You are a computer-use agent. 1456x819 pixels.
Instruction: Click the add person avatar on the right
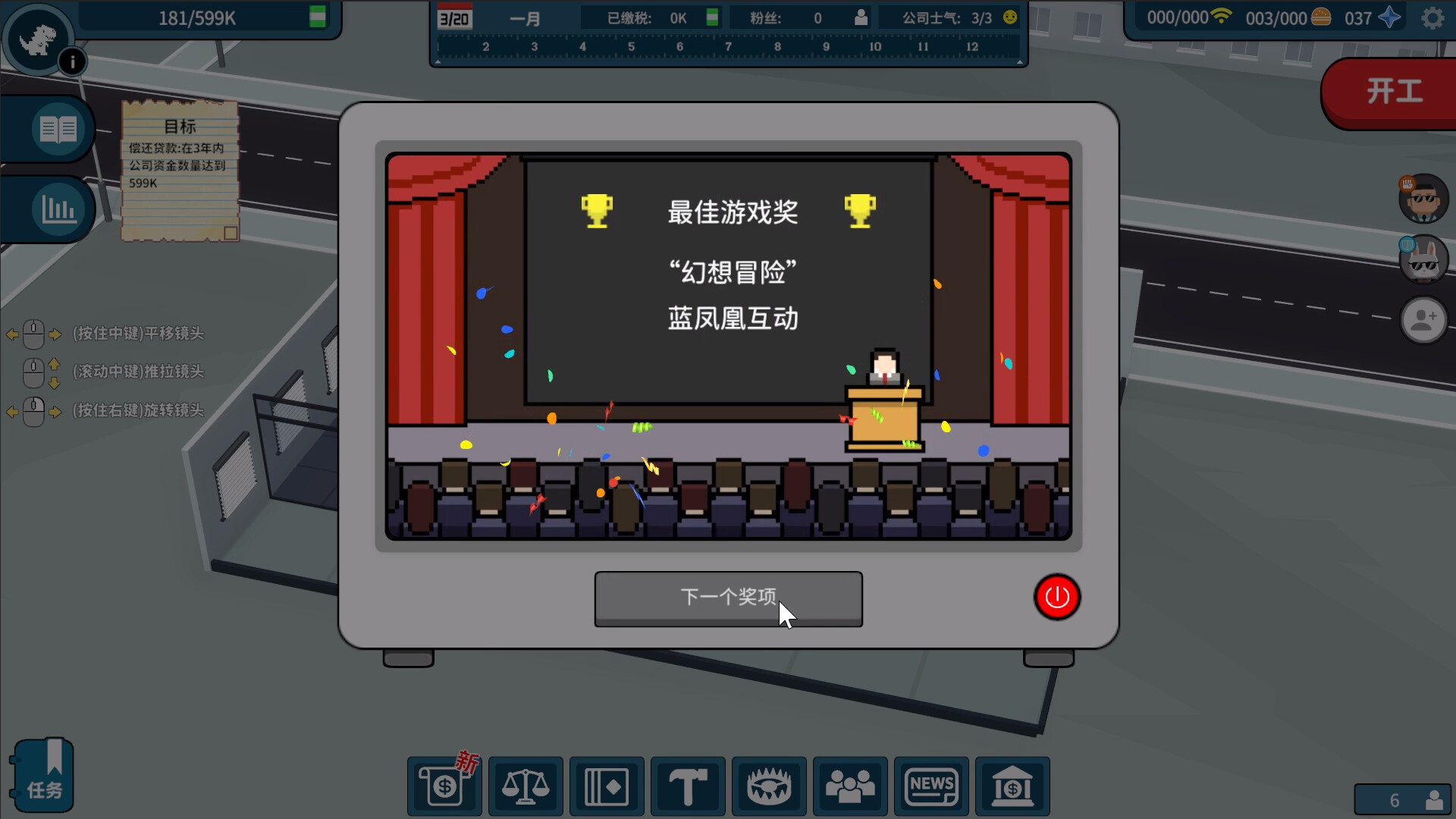tap(1424, 320)
